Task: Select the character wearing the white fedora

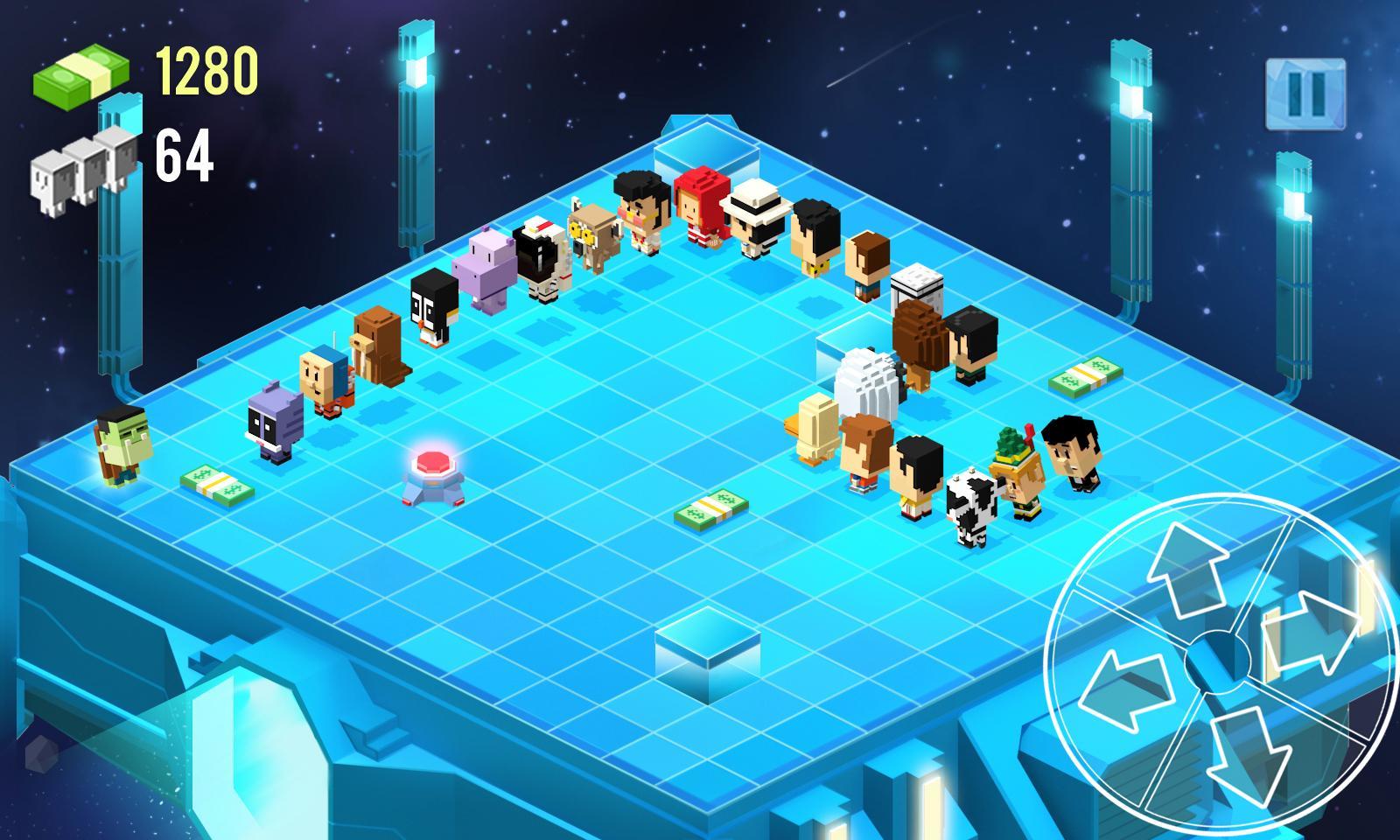Action: [756, 219]
